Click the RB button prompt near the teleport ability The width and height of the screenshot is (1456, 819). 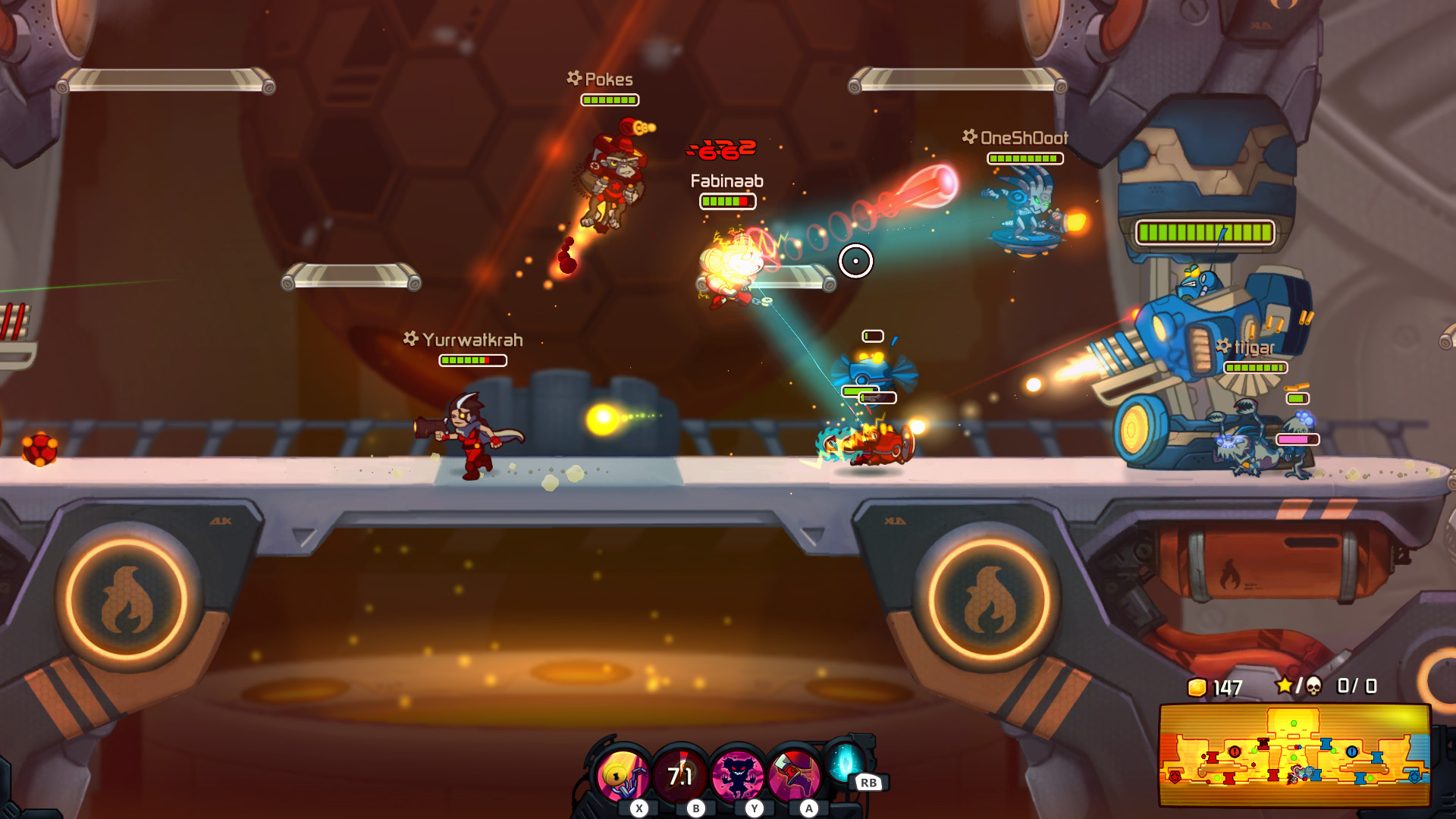(869, 783)
